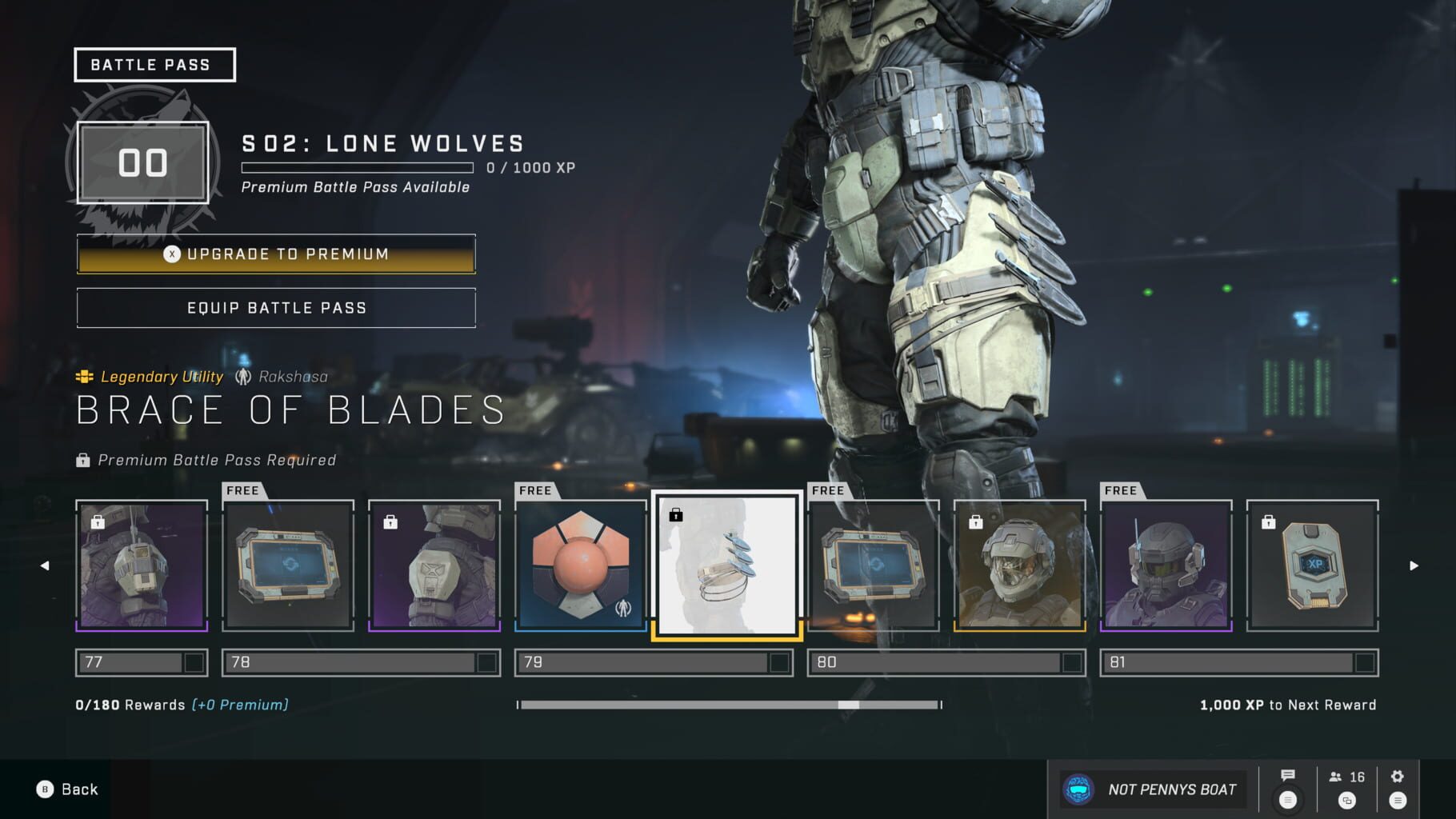Screen dimensions: 1456x819
Task: Open the settings gear icon
Action: [x=1397, y=775]
